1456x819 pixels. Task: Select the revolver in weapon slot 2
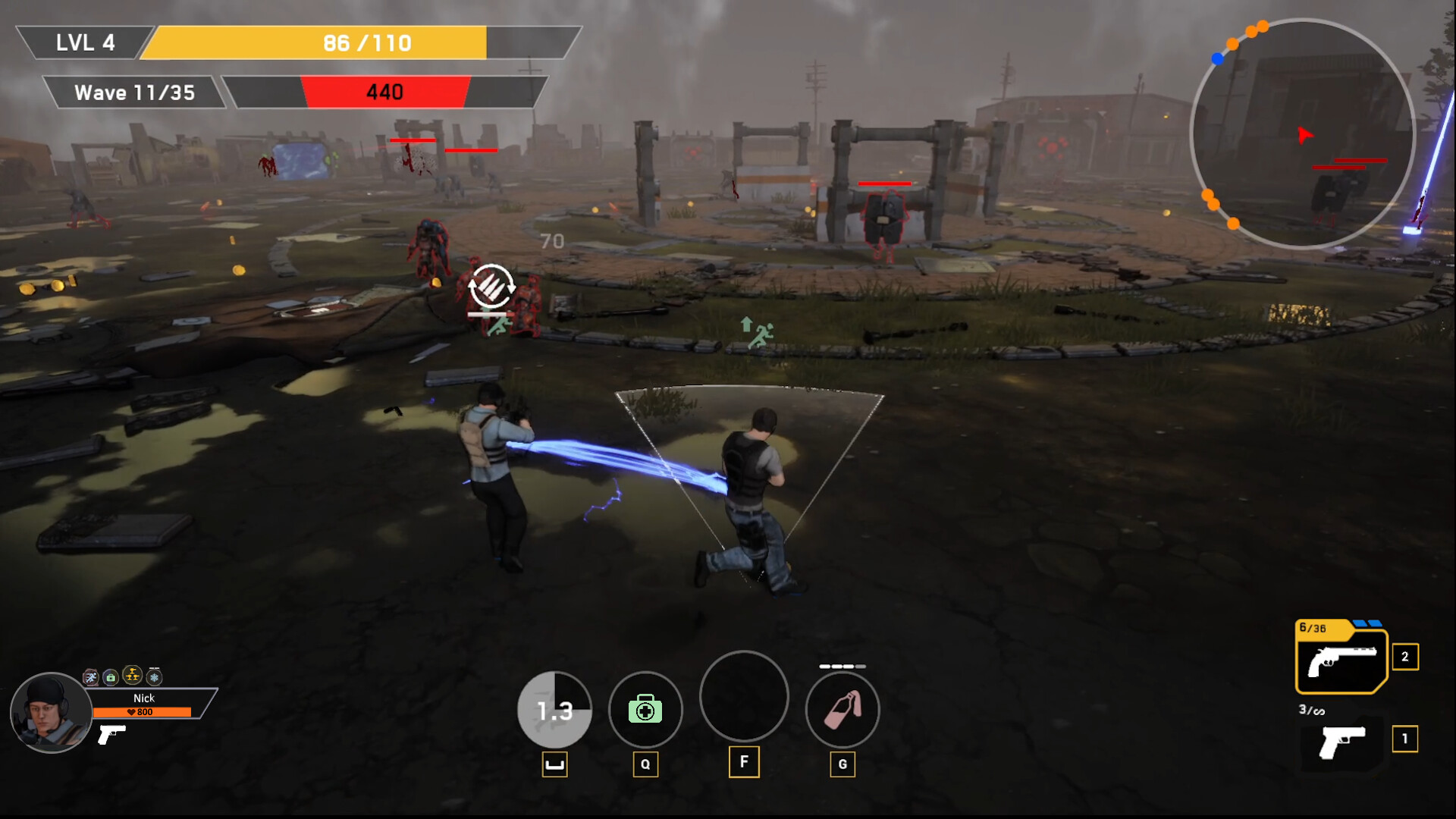pos(1341,660)
